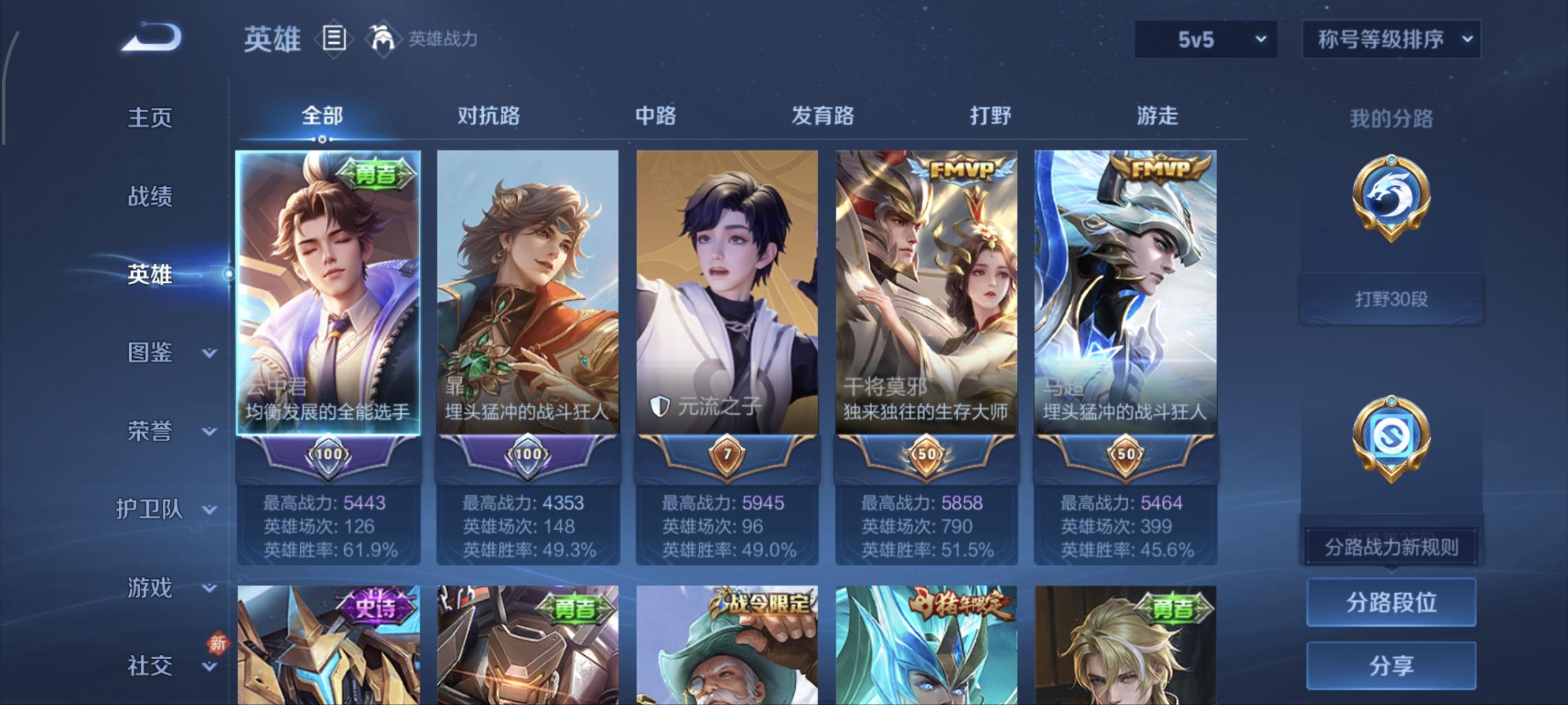Screen dimensions: 1568x705
Task: Click the 英雄战力 horse icon in header
Action: coord(383,38)
